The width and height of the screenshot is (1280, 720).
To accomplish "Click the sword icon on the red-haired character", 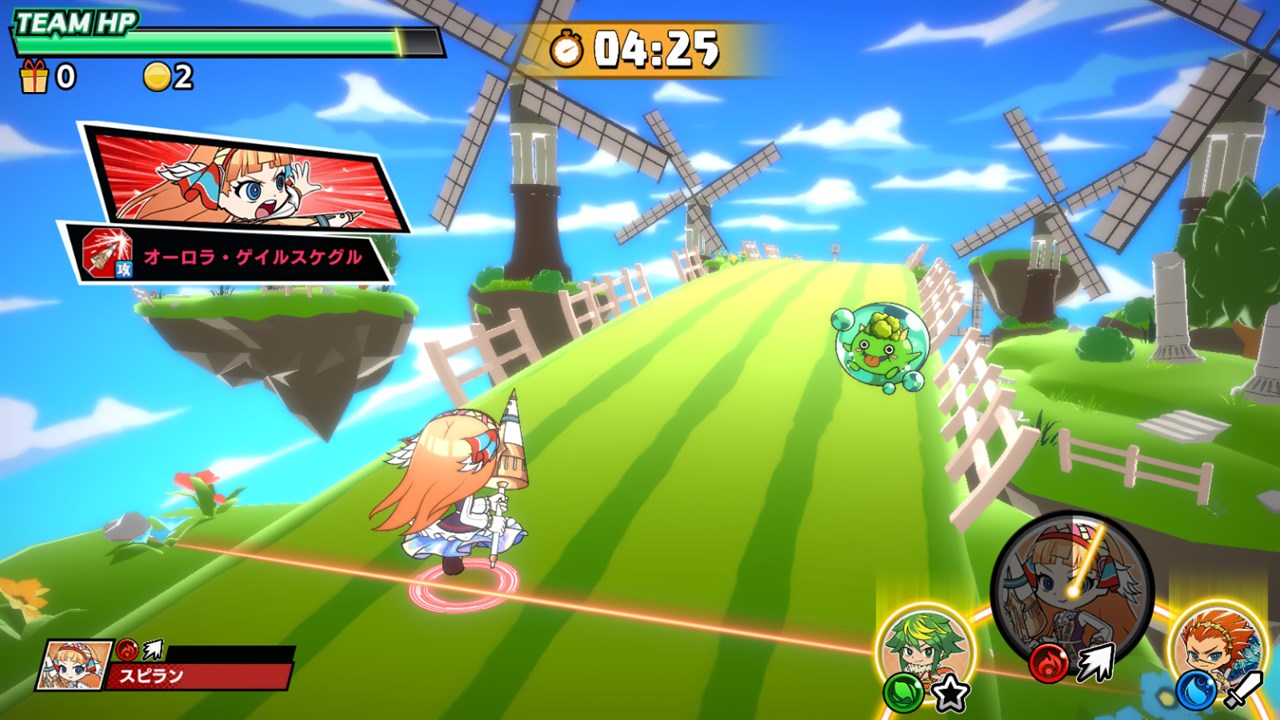I will [x=1242, y=692].
